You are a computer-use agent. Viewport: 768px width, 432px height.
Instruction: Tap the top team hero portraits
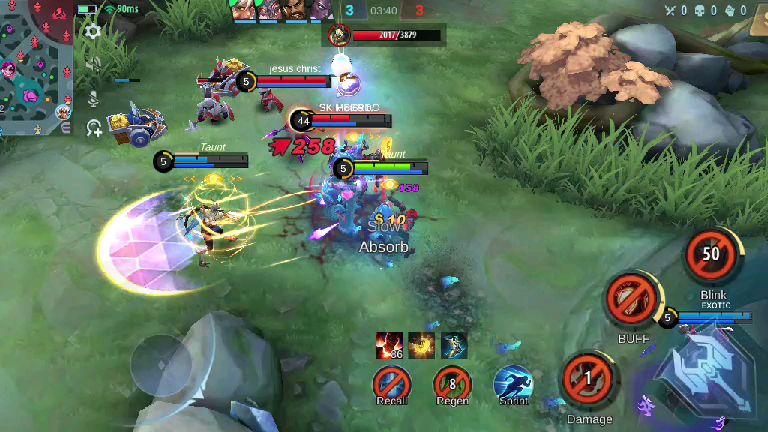[x=280, y=10]
